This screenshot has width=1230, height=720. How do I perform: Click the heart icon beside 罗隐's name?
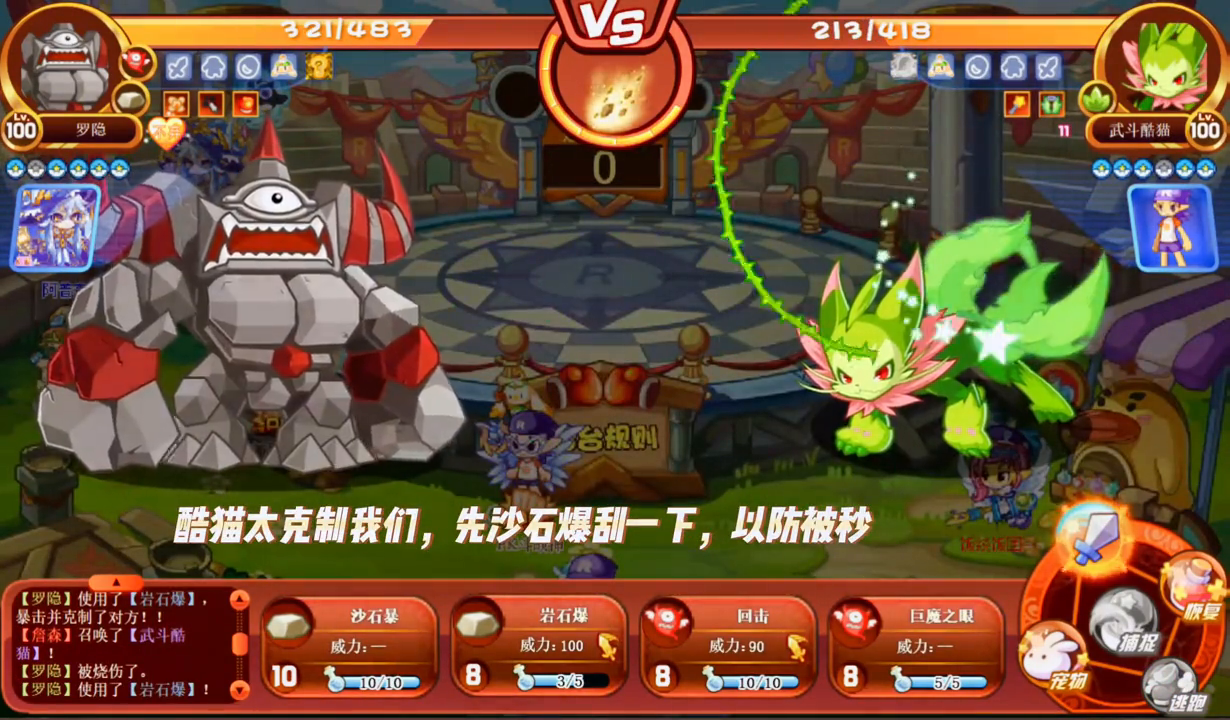point(166,131)
